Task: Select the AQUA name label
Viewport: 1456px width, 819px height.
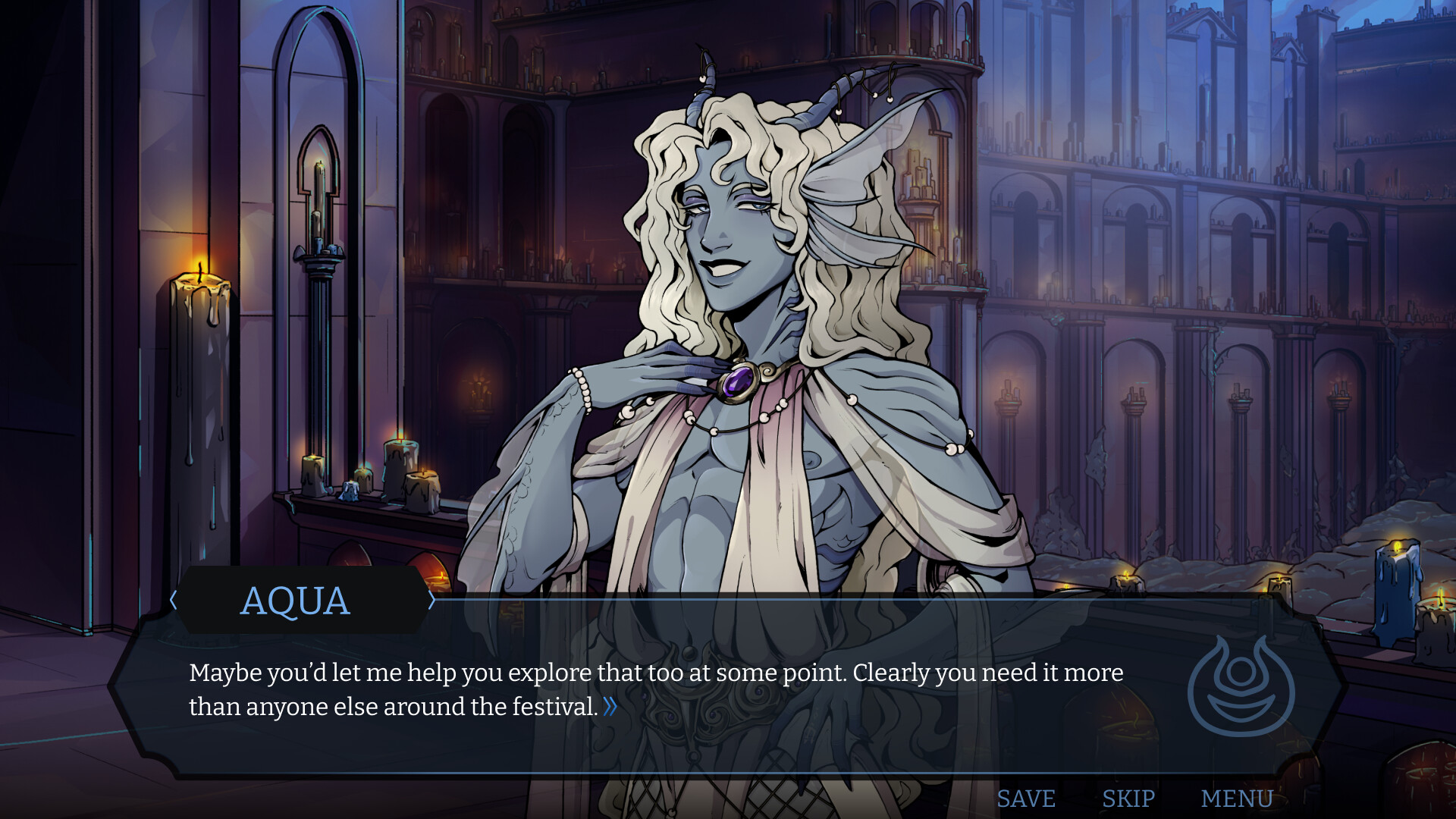Action: coord(297,601)
